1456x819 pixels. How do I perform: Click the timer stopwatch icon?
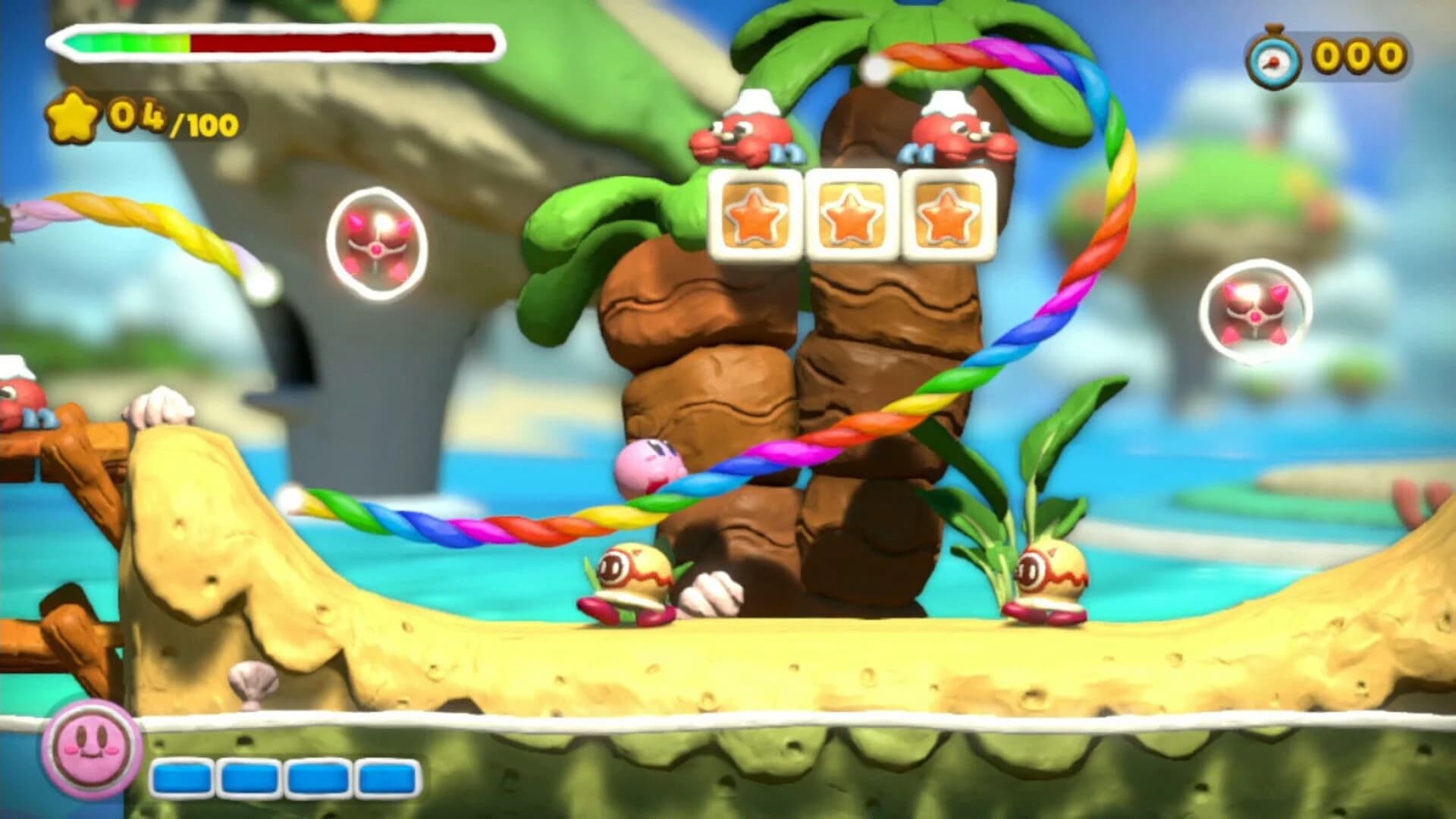pos(1274,57)
